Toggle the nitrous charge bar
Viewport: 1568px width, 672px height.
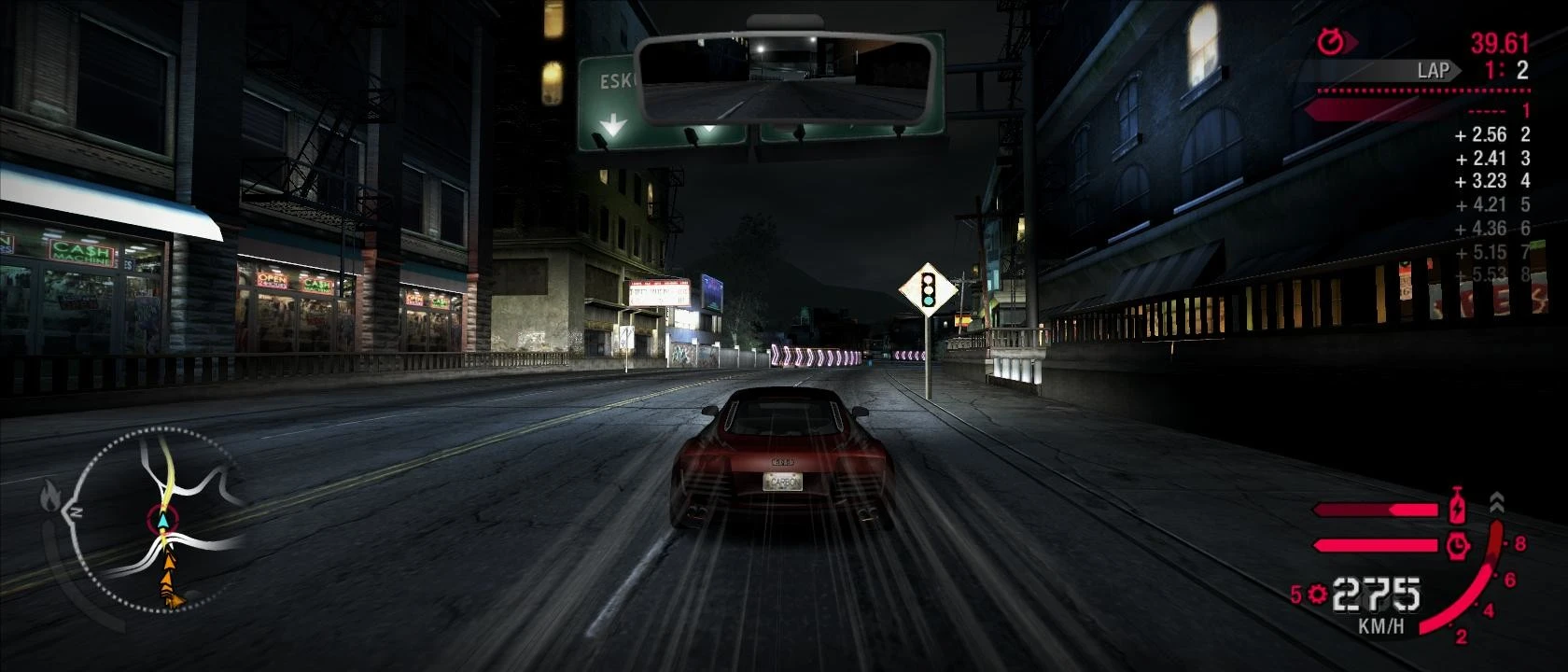(1374, 509)
